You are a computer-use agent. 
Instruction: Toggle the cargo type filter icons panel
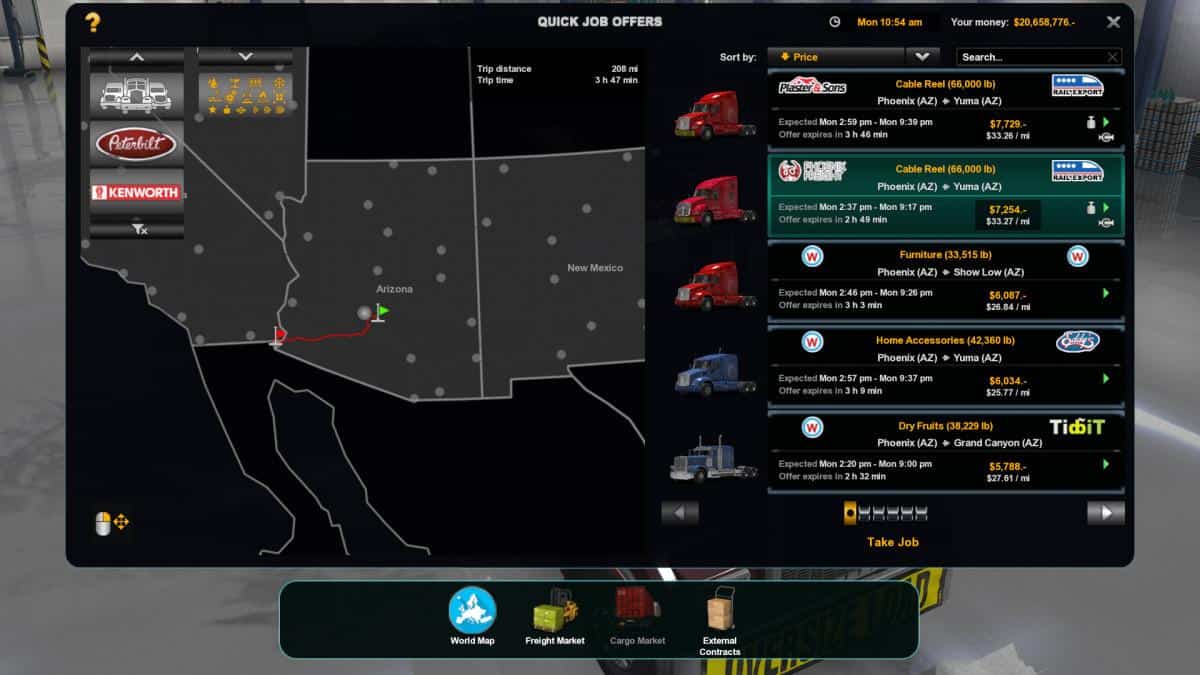click(245, 94)
